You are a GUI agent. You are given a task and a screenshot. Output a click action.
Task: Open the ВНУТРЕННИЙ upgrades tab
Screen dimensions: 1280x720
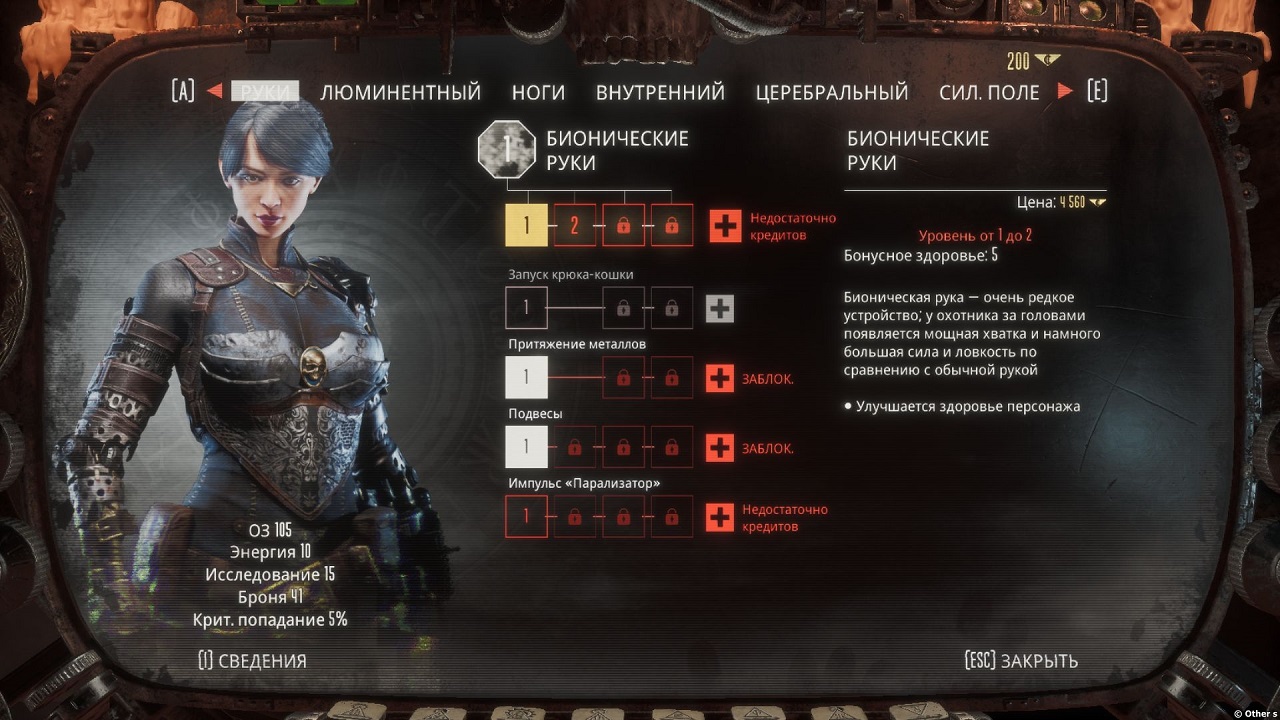659,91
